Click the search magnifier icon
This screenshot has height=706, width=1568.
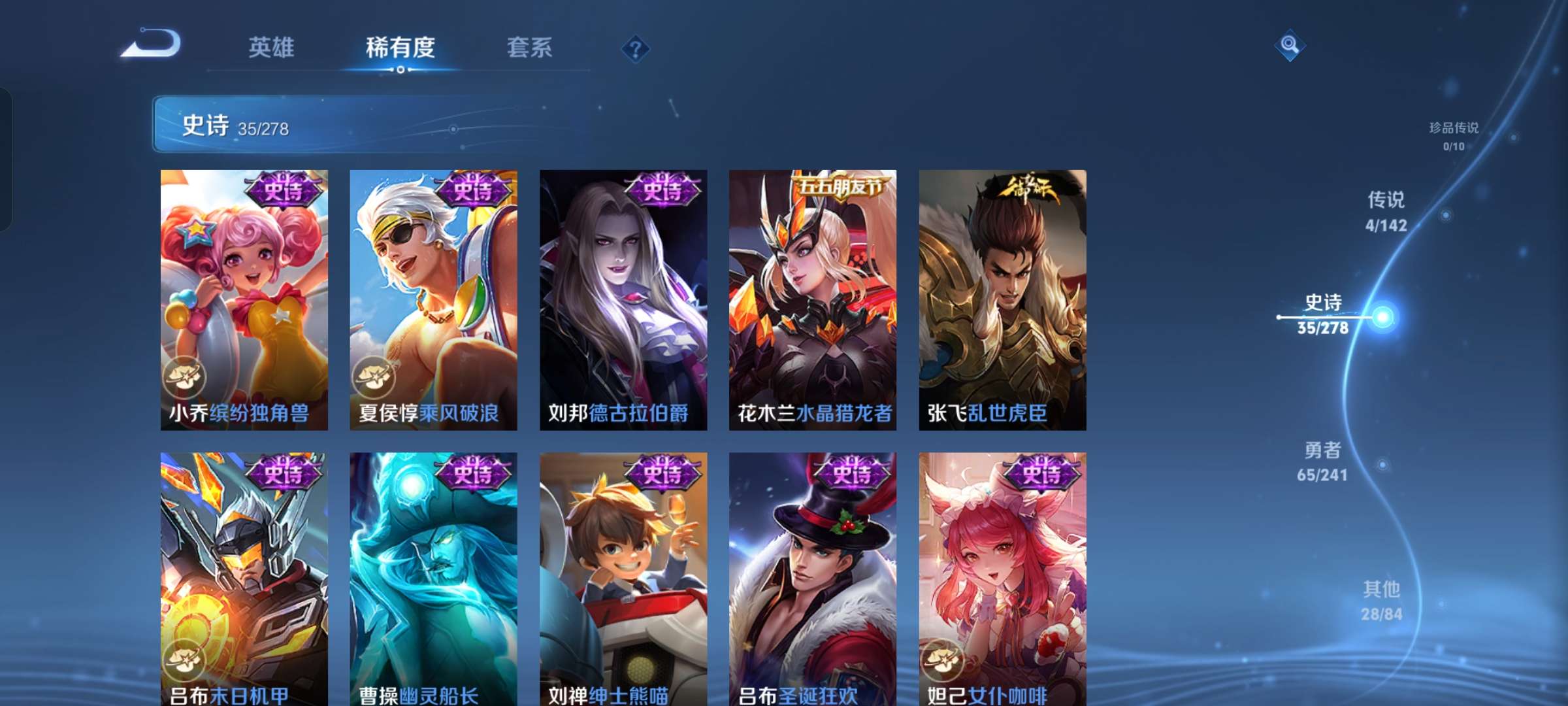[1290, 46]
